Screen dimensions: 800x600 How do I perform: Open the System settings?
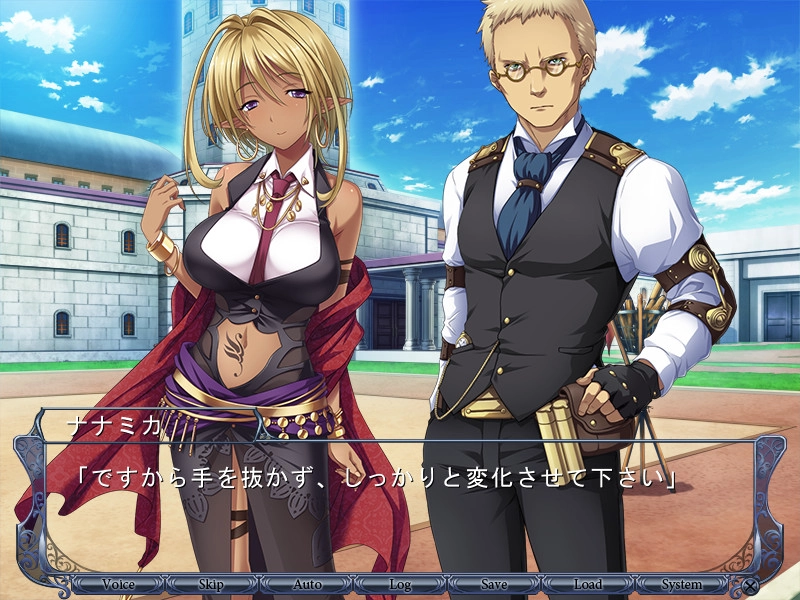click(683, 584)
